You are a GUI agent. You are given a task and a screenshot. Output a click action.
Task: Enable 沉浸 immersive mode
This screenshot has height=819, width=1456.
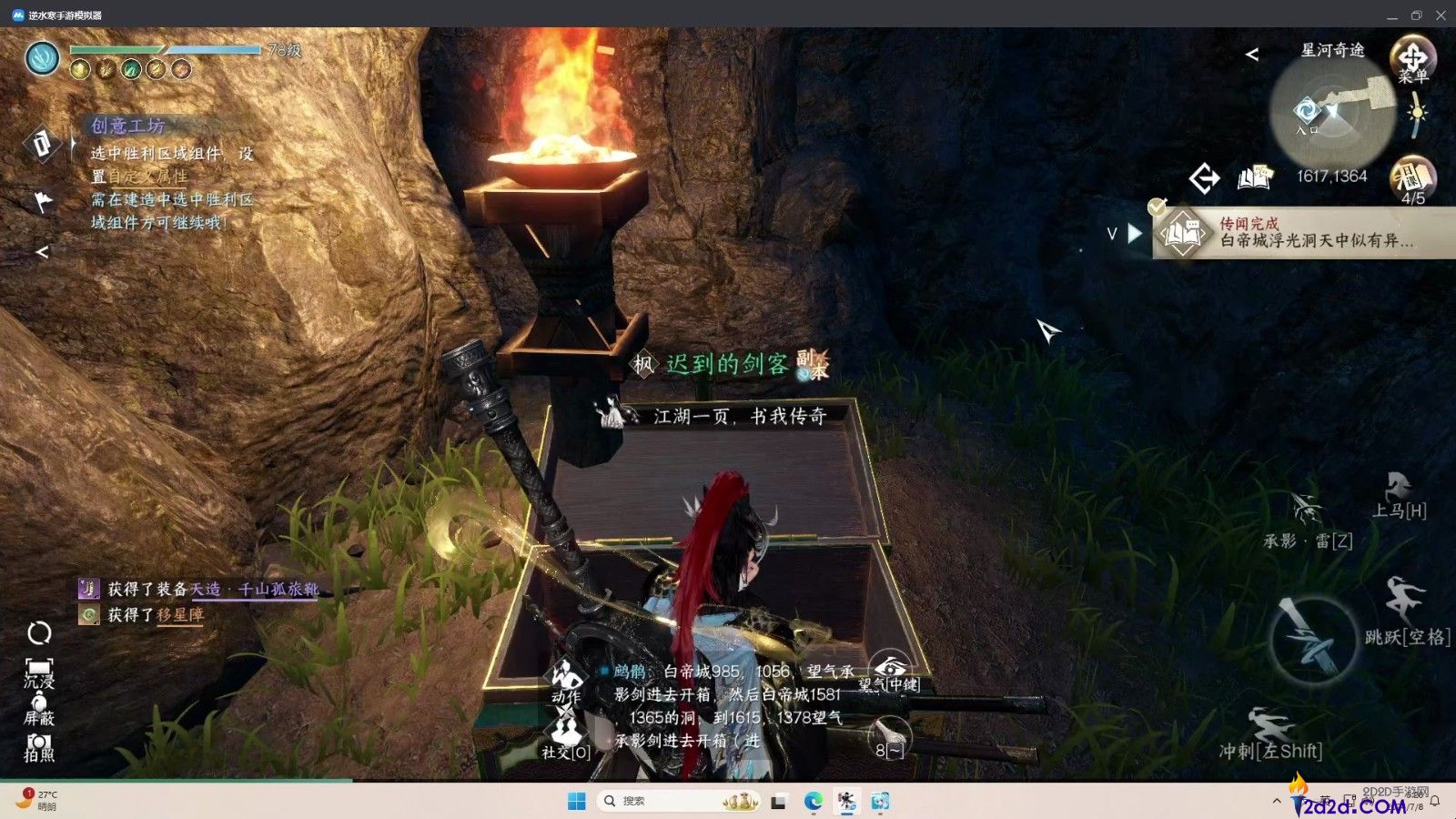(x=39, y=672)
